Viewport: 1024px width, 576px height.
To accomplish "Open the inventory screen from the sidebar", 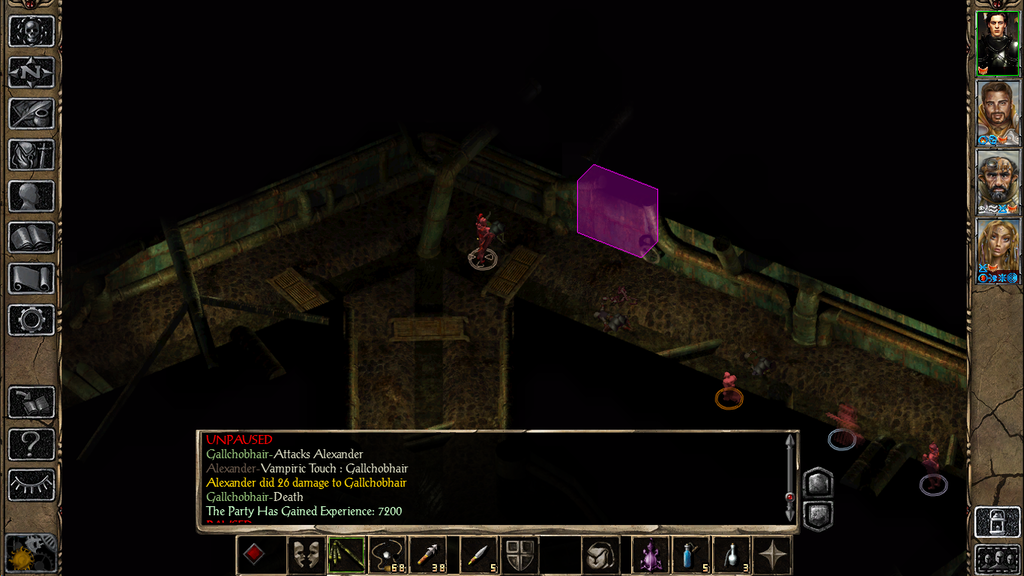I will 31,155.
